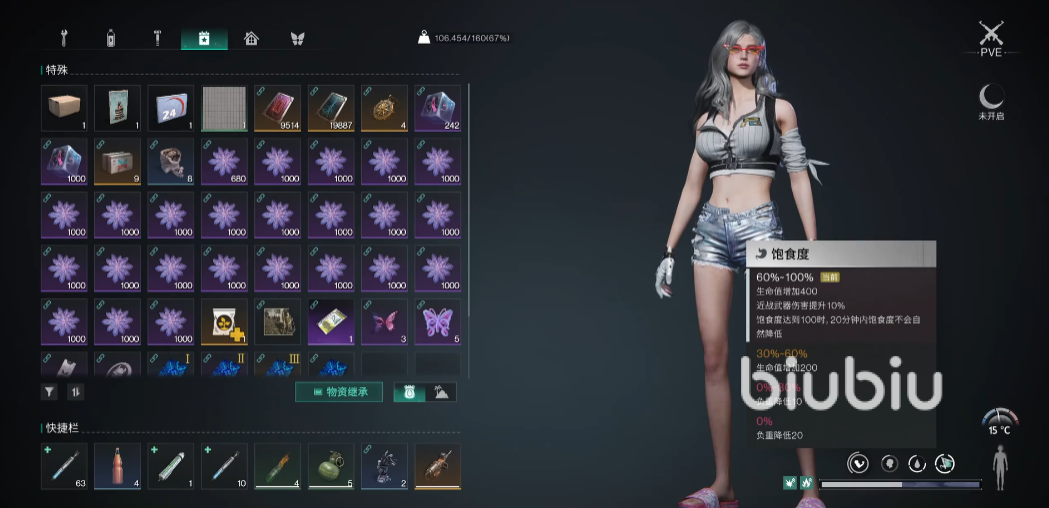Select the syringe with 63 count

pyautogui.click(x=64, y=466)
